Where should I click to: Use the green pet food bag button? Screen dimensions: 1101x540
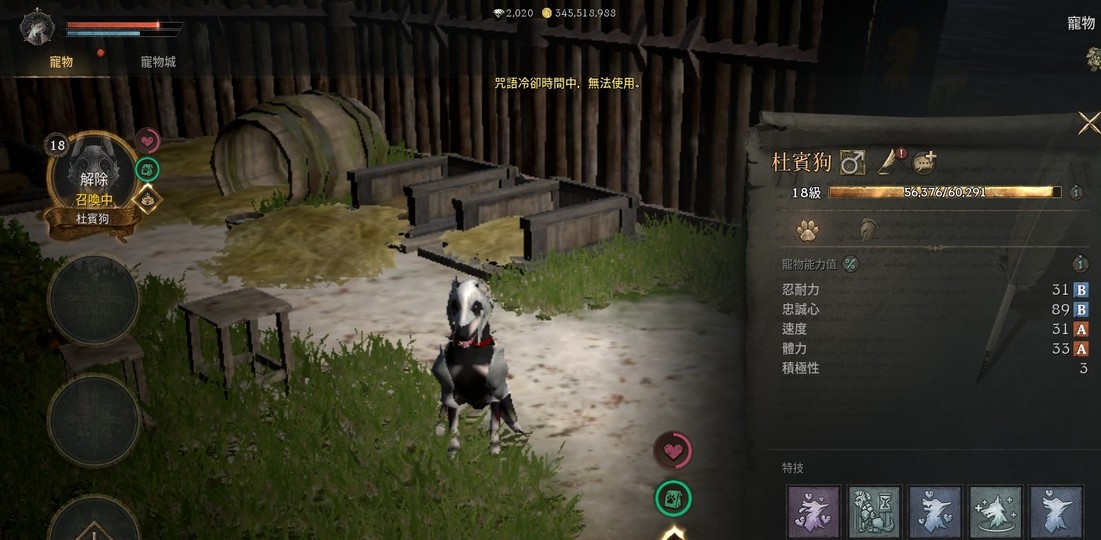[x=673, y=497]
